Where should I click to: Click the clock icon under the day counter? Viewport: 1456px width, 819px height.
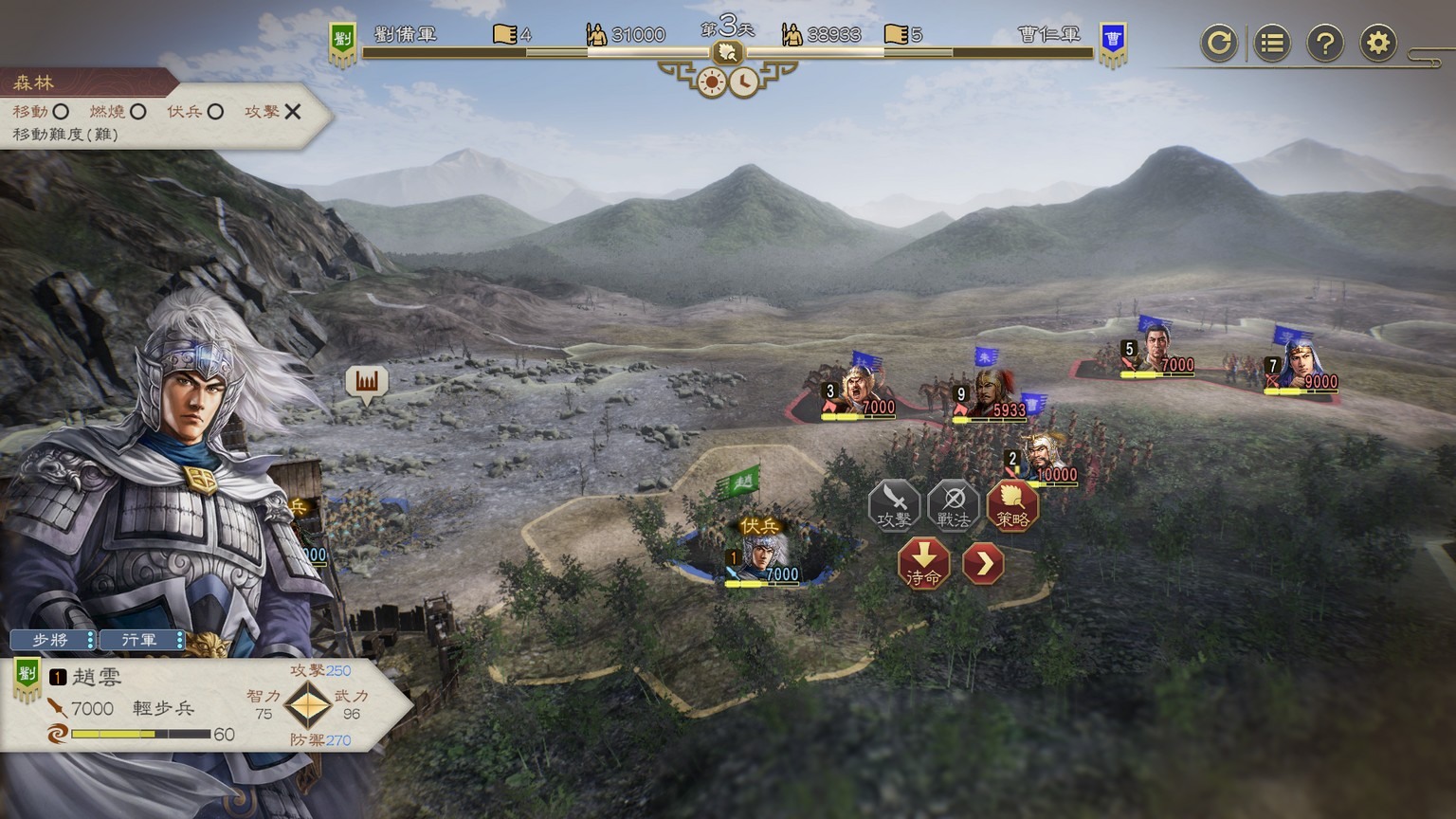(x=744, y=82)
